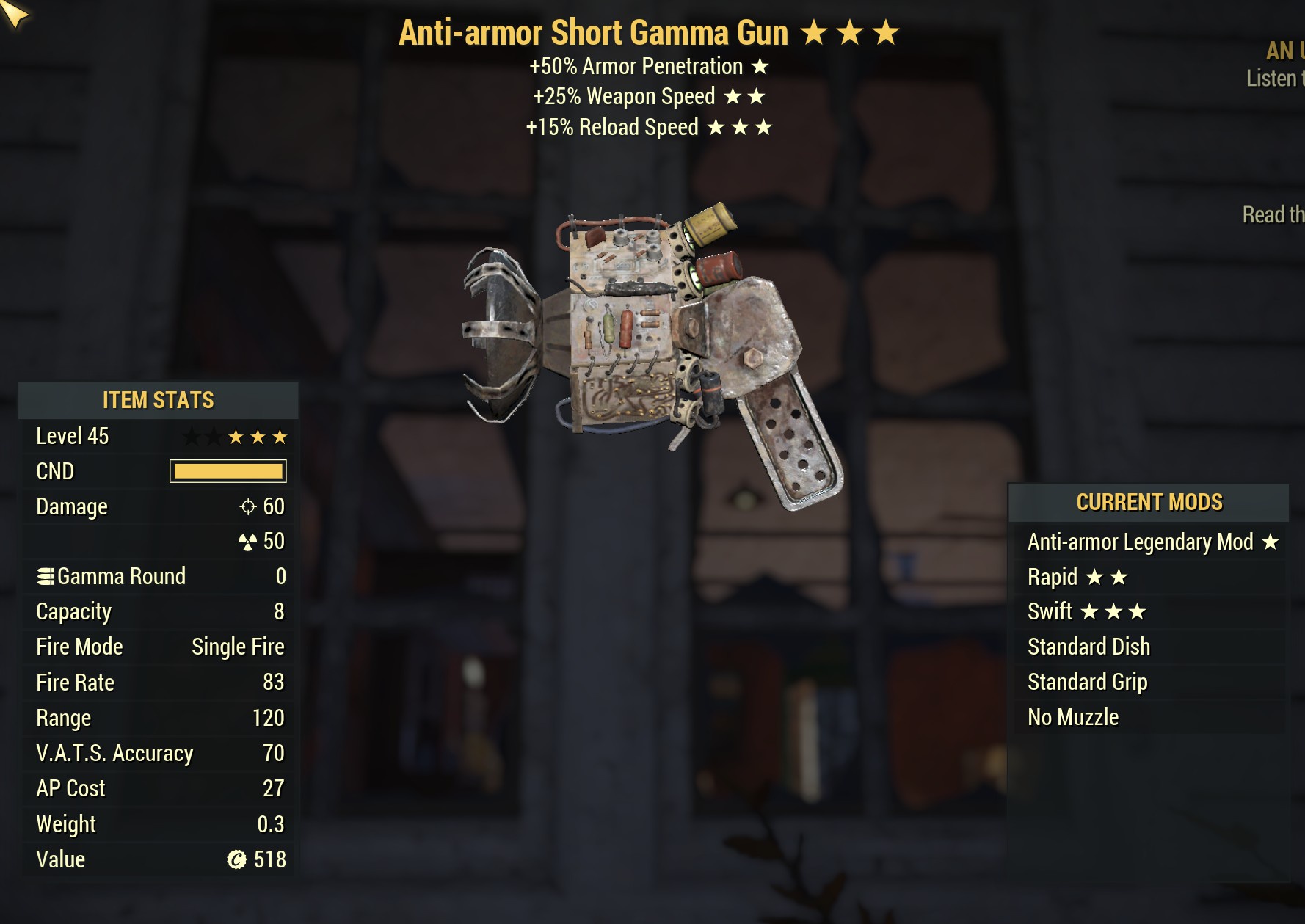Open the Fire Mode Single Fire selector
The image size is (1305, 924).
238,647
